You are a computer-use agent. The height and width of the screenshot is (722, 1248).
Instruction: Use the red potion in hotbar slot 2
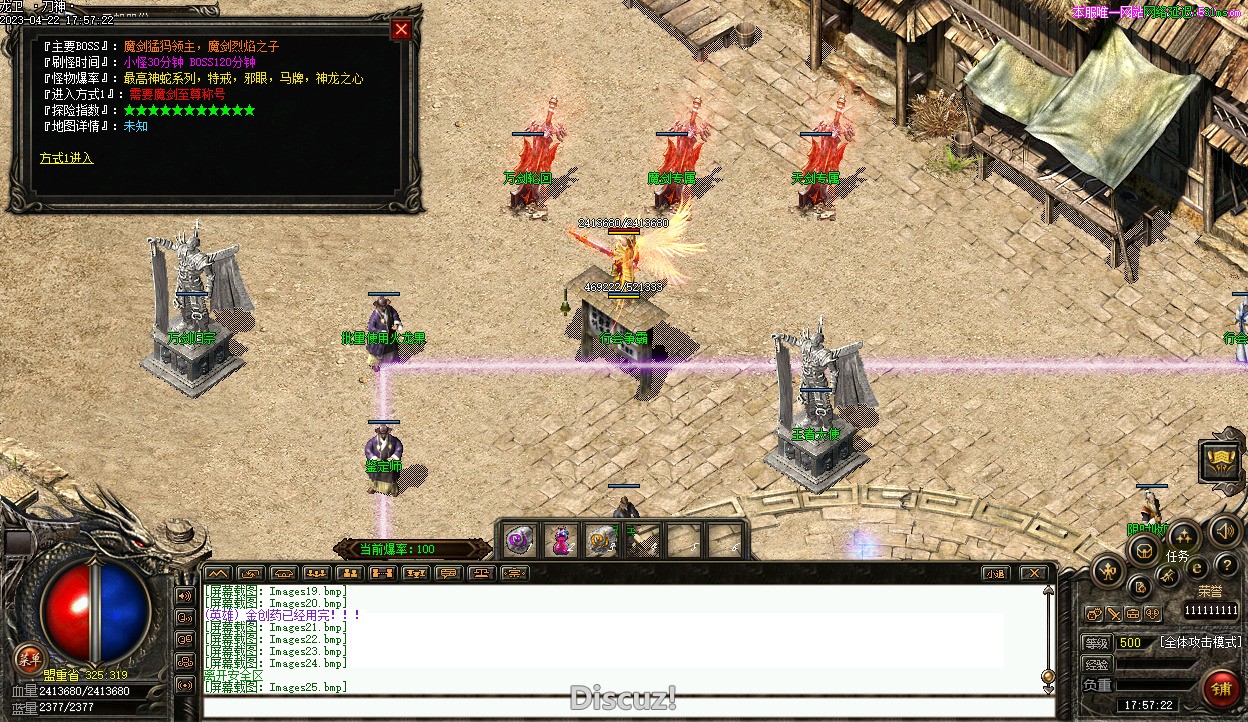click(x=560, y=541)
